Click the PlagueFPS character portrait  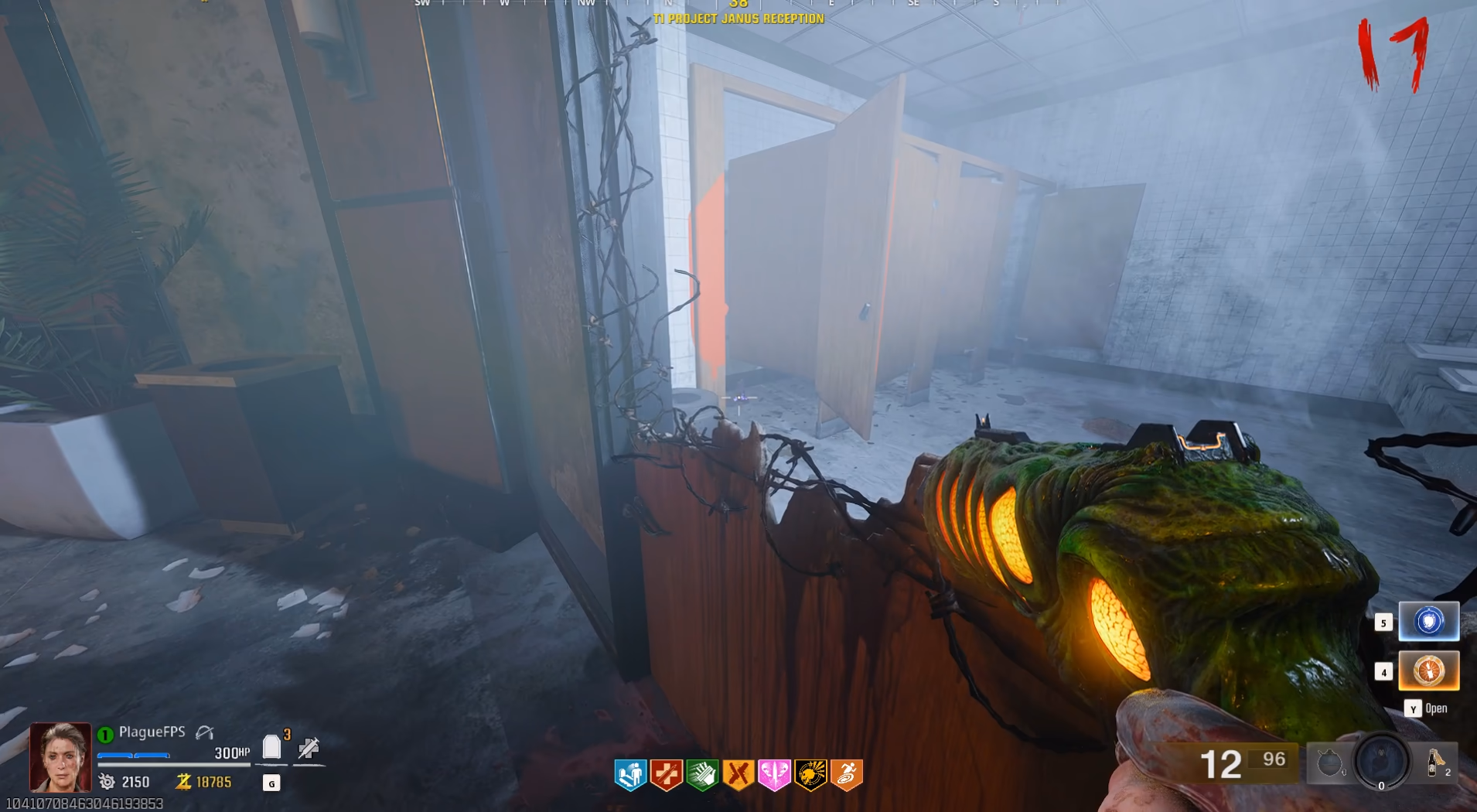click(60, 757)
